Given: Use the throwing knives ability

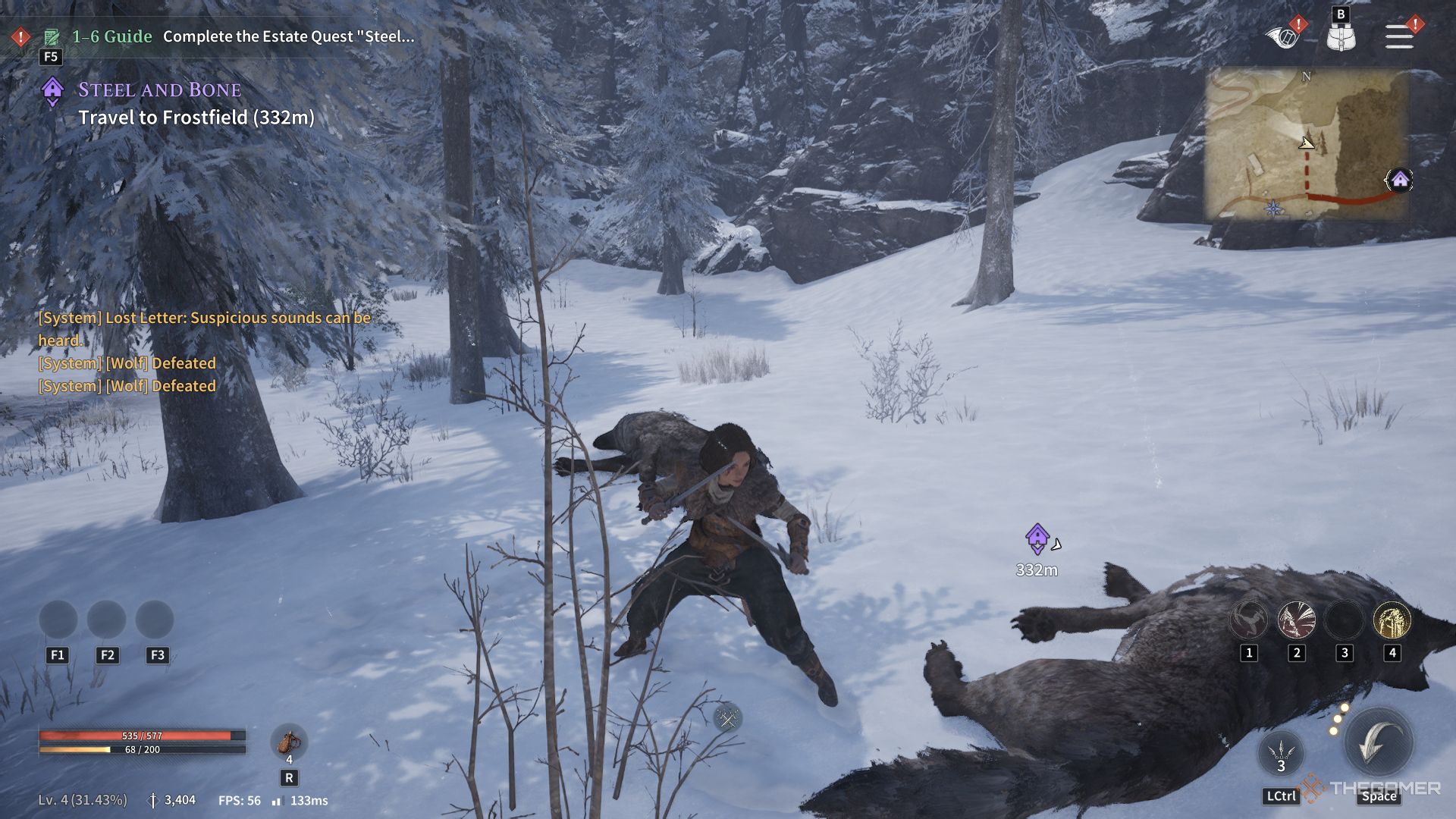Looking at the screenshot, I should (1281, 752).
